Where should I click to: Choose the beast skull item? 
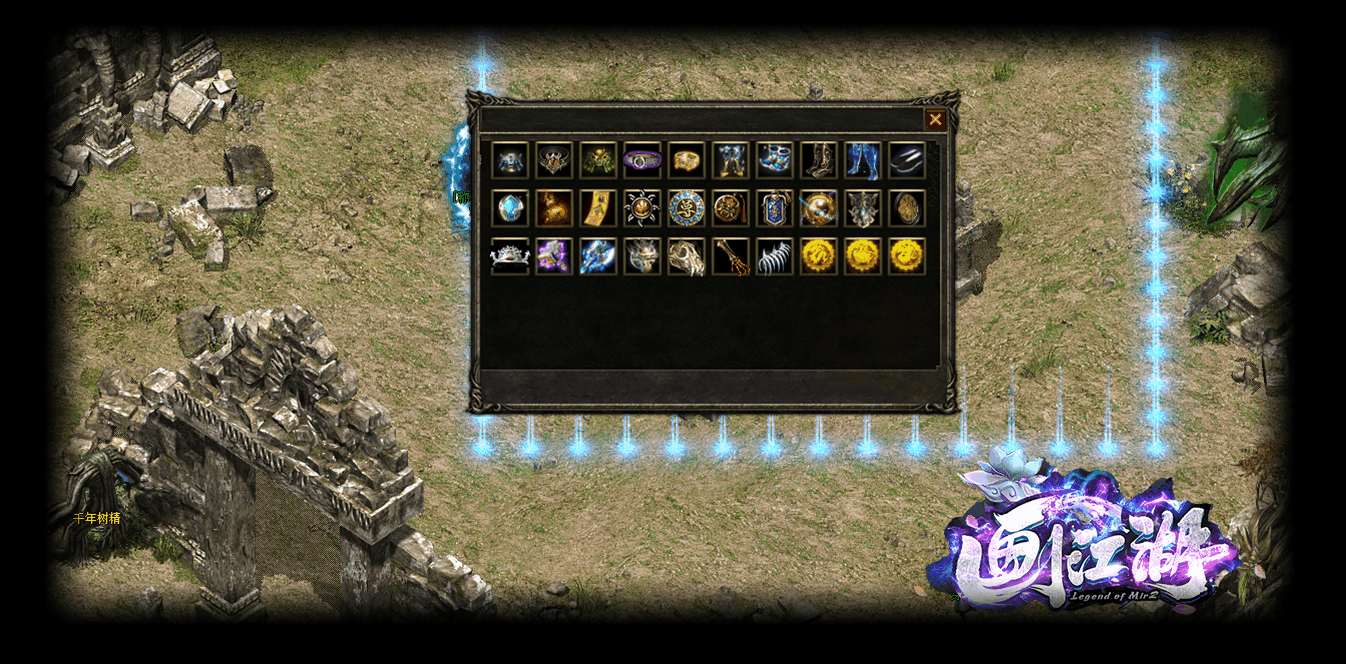686,256
